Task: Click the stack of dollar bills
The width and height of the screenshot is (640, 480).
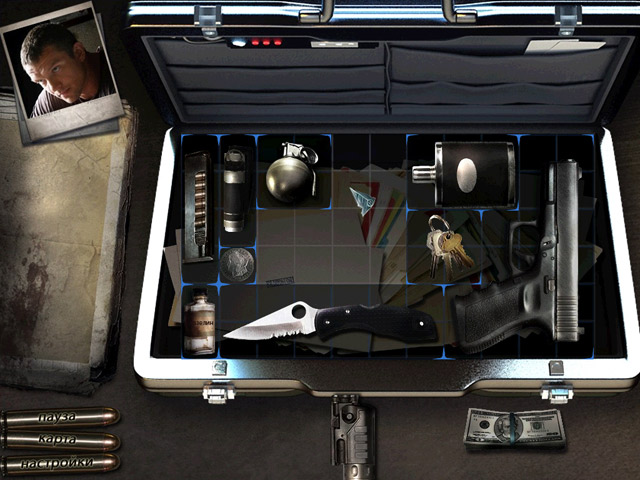Action: click(515, 430)
